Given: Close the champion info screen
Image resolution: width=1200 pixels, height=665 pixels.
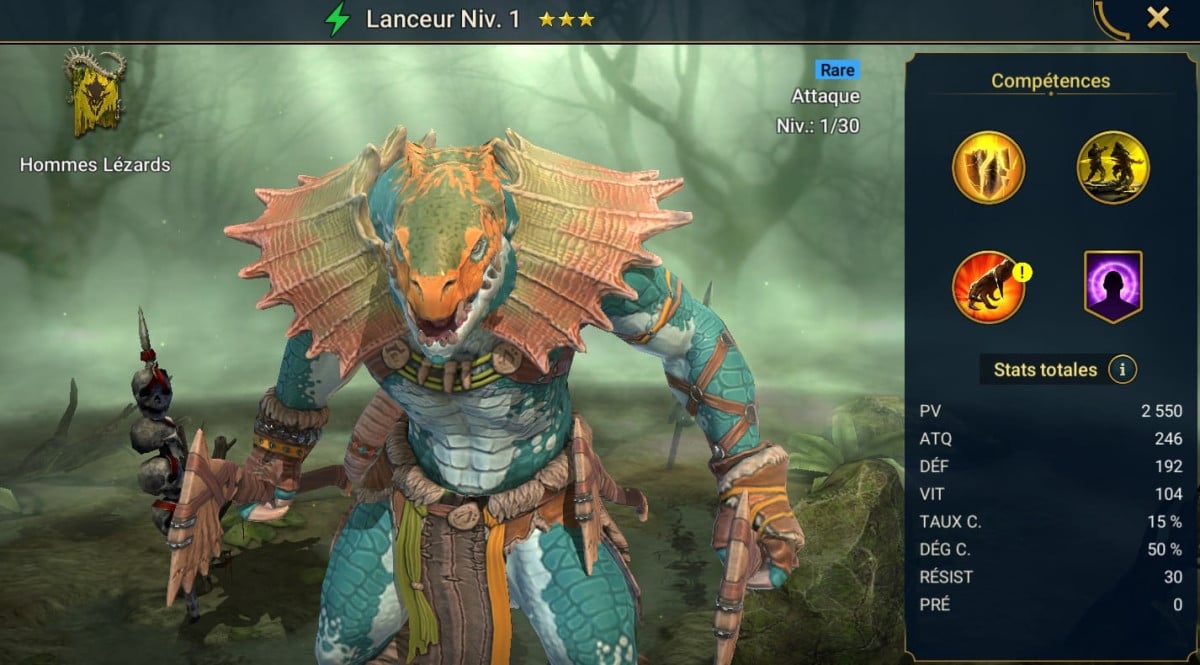Looking at the screenshot, I should (x=1158, y=18).
